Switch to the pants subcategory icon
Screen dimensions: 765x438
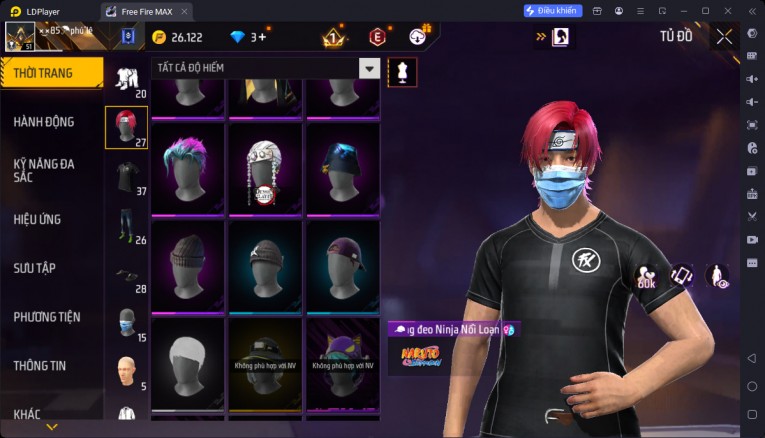click(x=126, y=225)
